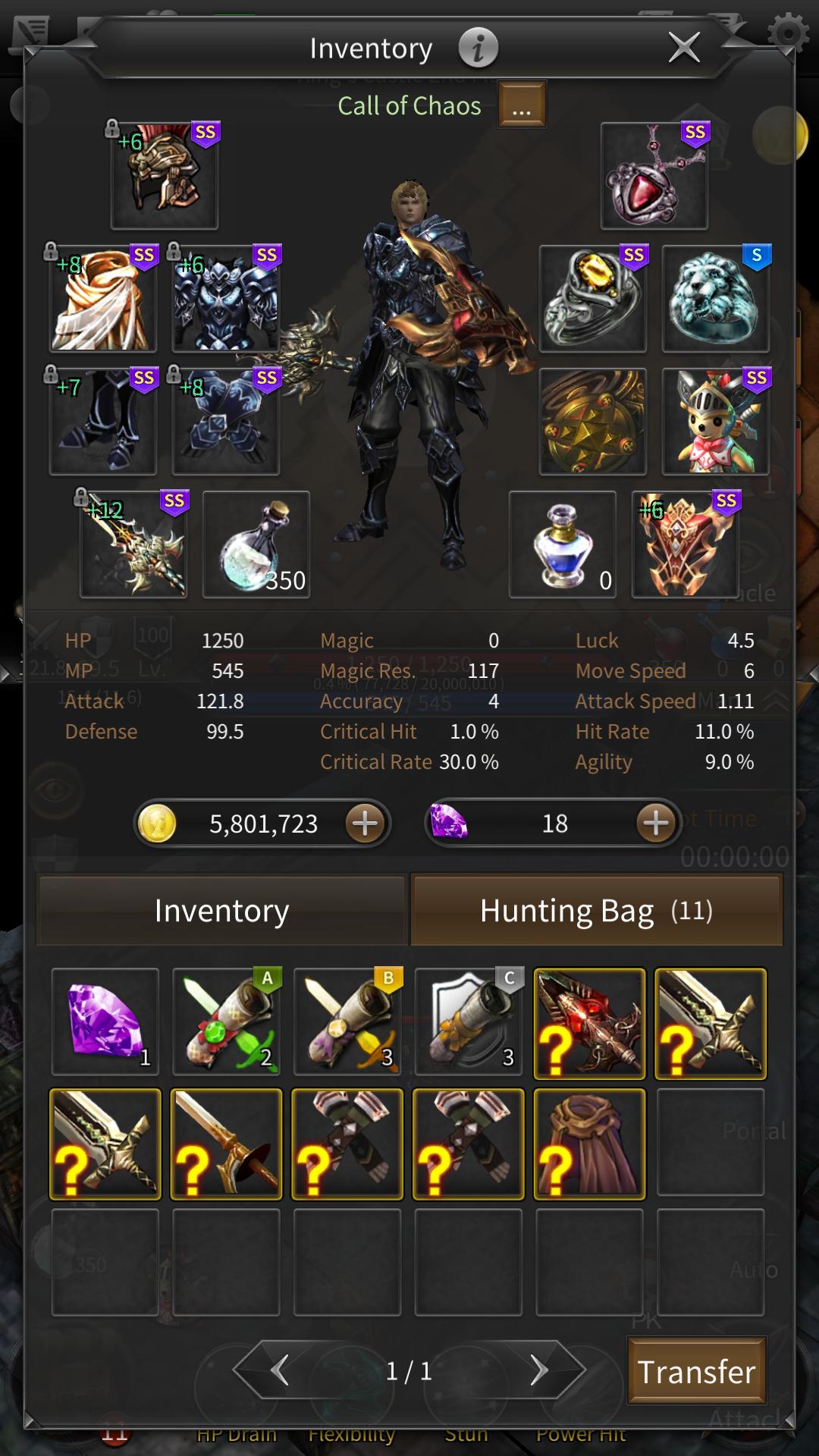Select the A-grade weapon scroll
Screen dimensions: 819x1456
tap(226, 1021)
